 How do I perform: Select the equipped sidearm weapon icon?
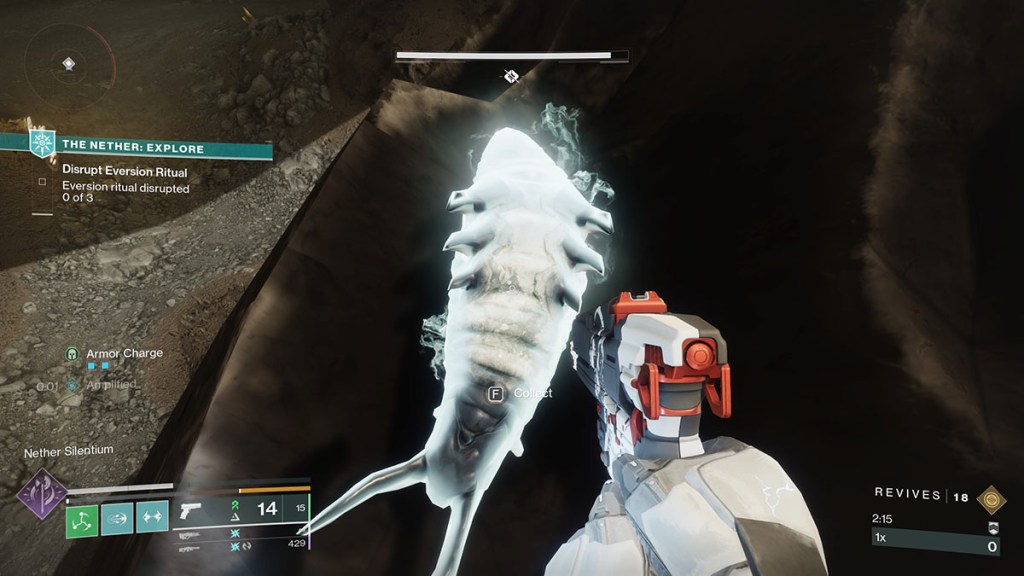tap(189, 510)
